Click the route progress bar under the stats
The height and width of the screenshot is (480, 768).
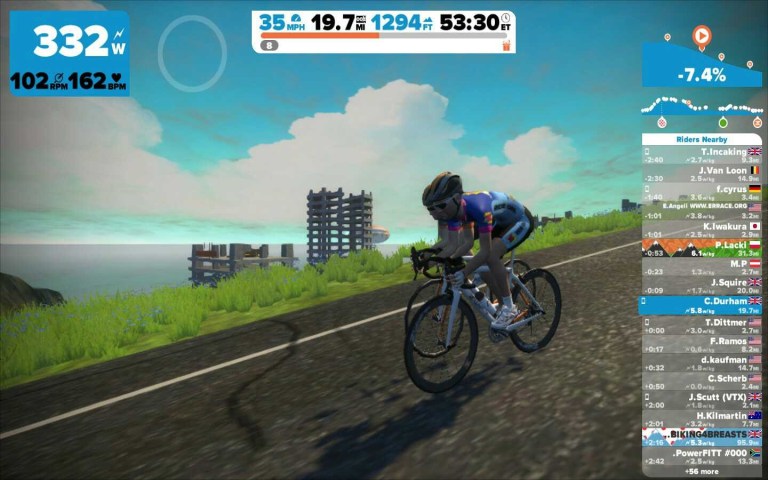[378, 45]
